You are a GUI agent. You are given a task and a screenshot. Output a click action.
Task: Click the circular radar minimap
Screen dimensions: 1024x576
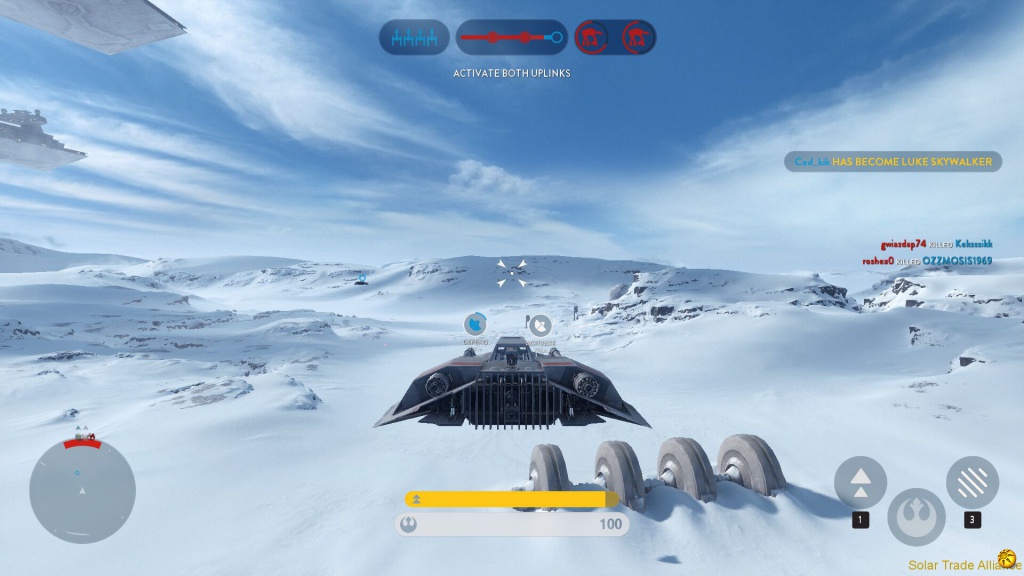pyautogui.click(x=82, y=491)
